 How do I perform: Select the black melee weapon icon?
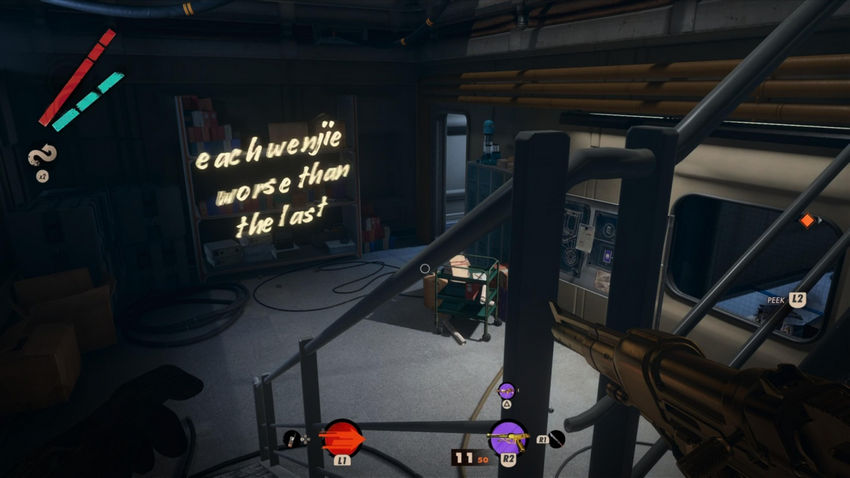pos(556,438)
